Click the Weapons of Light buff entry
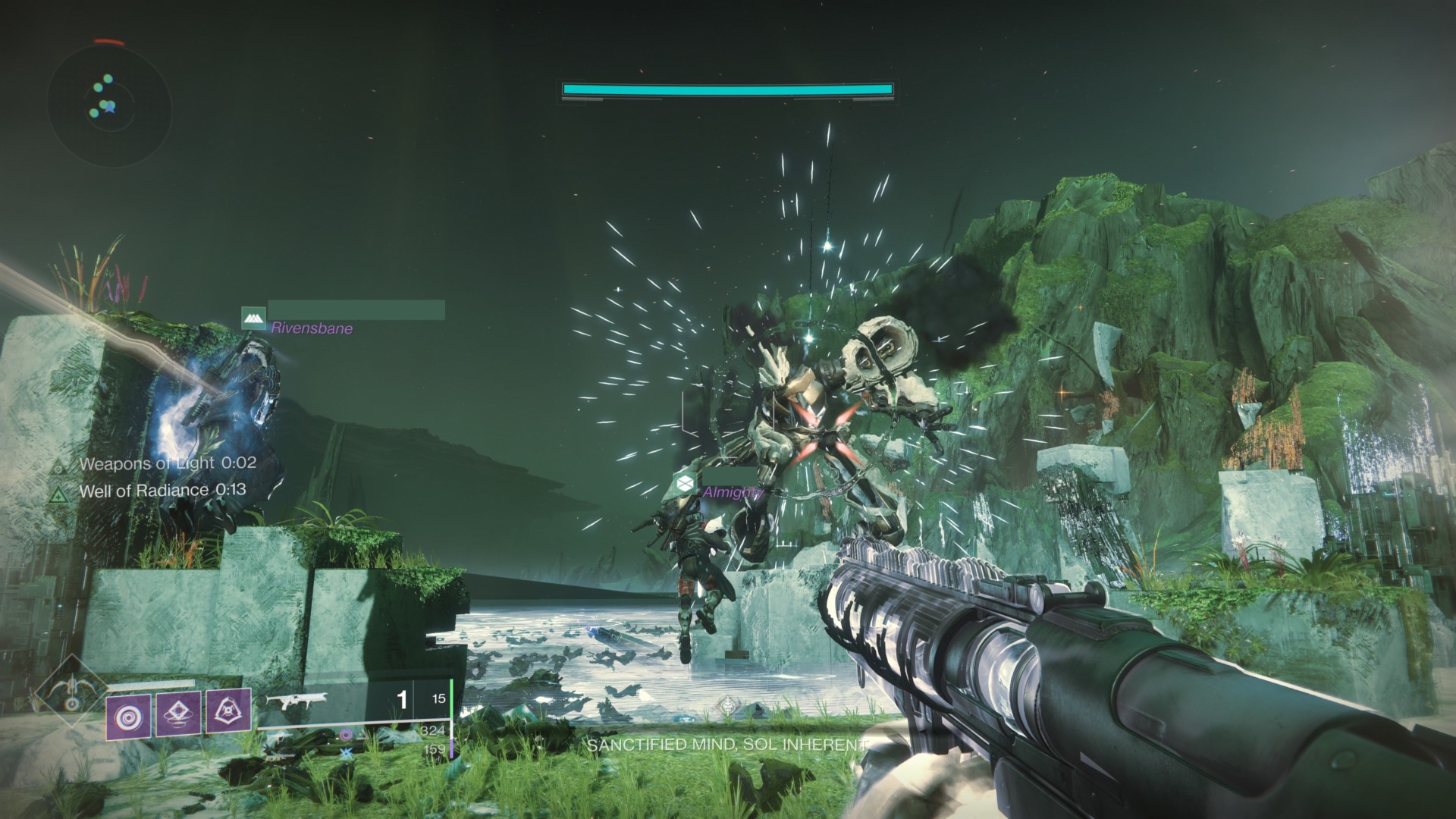1456x819 pixels. coord(167,463)
